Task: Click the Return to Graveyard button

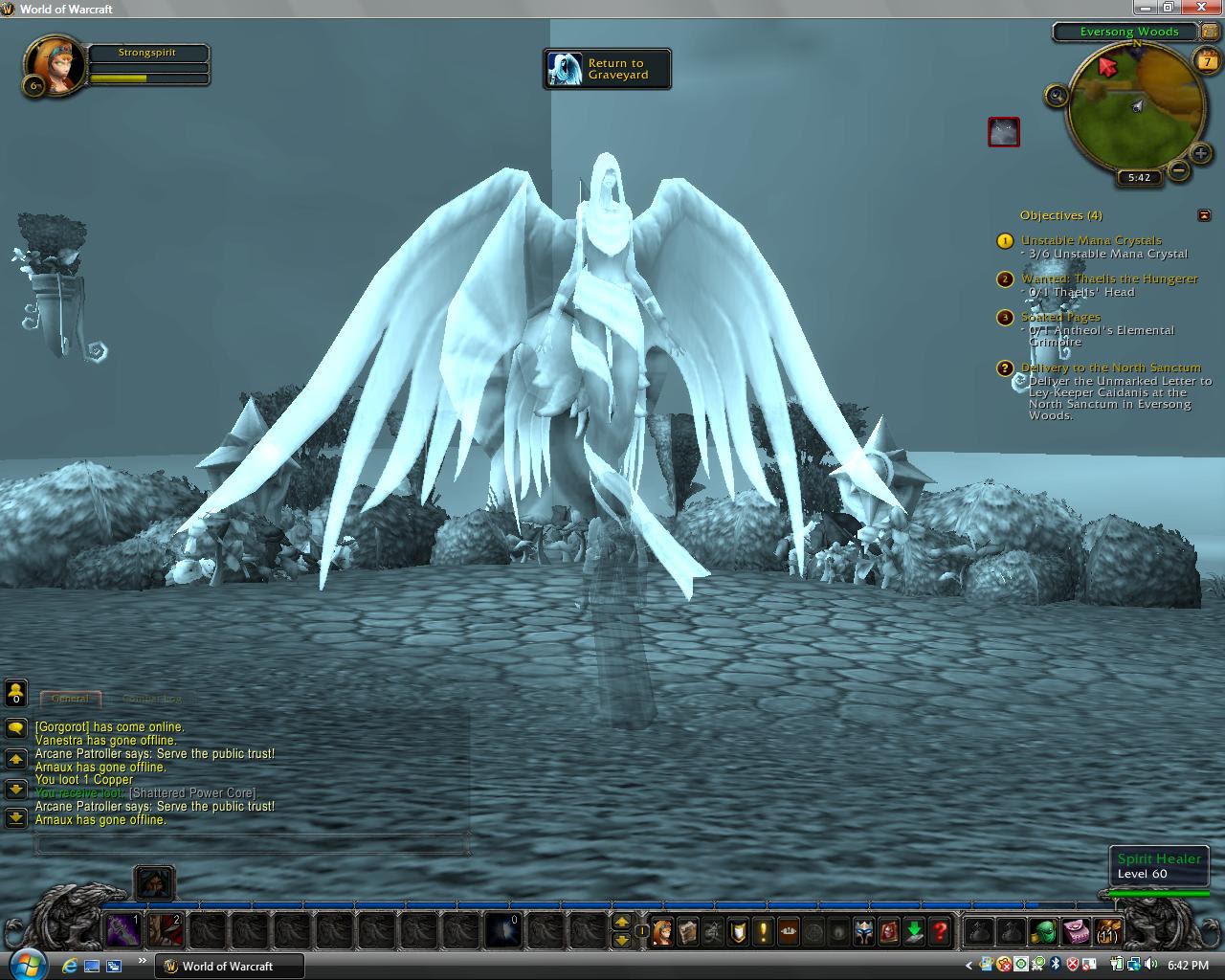Action: [607, 69]
